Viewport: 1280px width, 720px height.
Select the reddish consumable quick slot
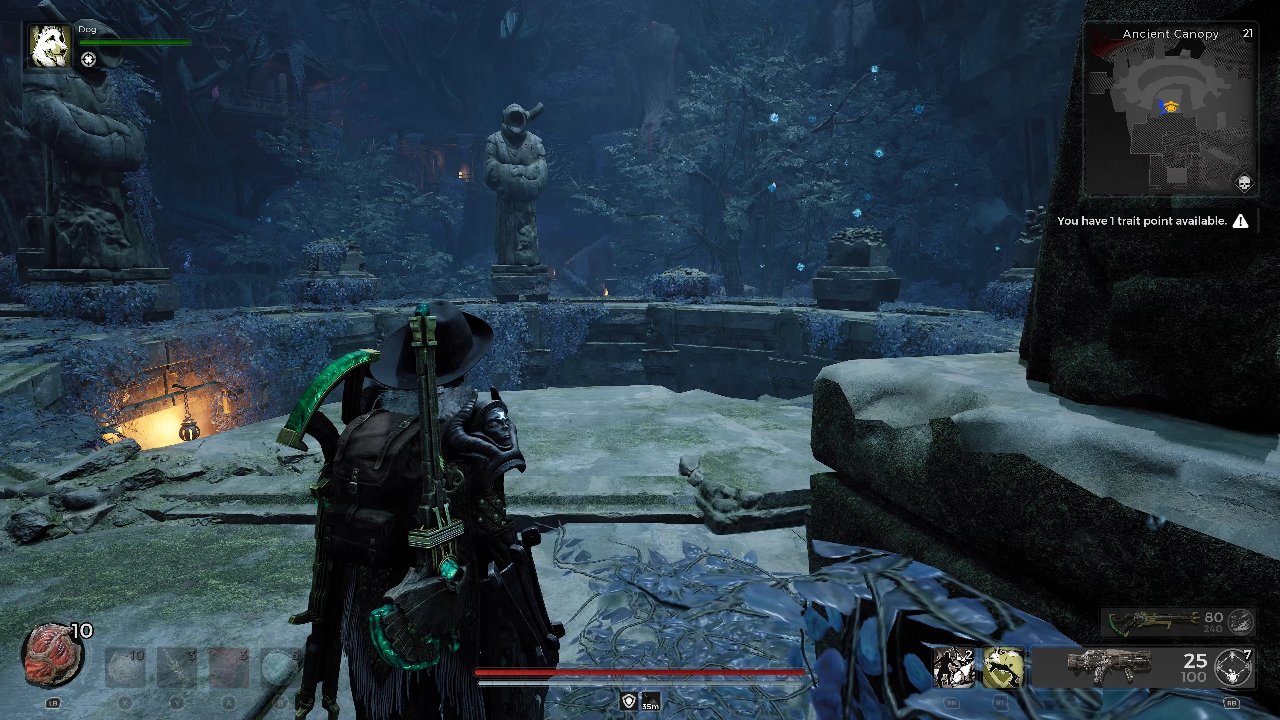[x=229, y=667]
